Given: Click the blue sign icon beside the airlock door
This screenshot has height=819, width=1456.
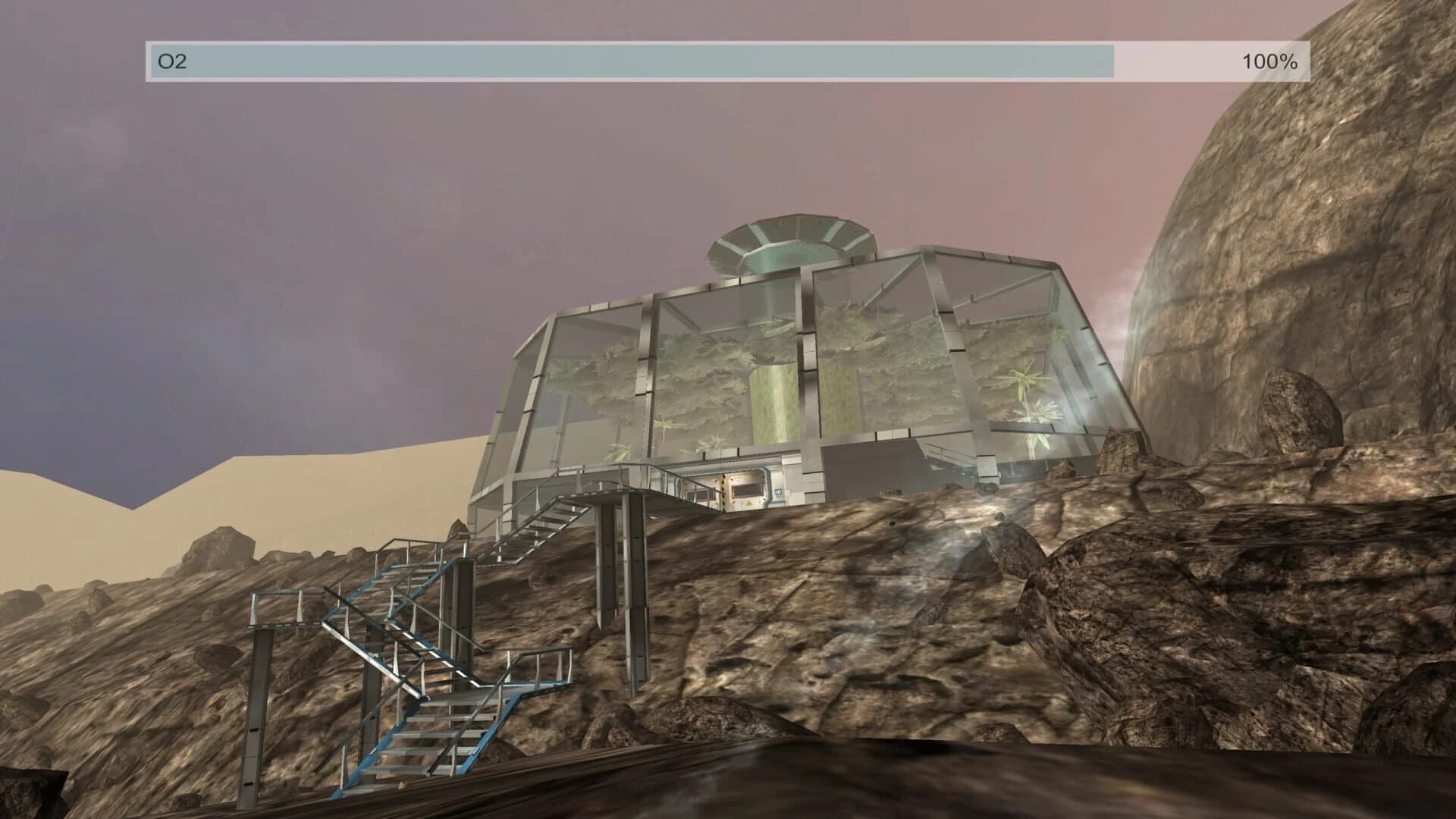Looking at the screenshot, I should tap(778, 491).
